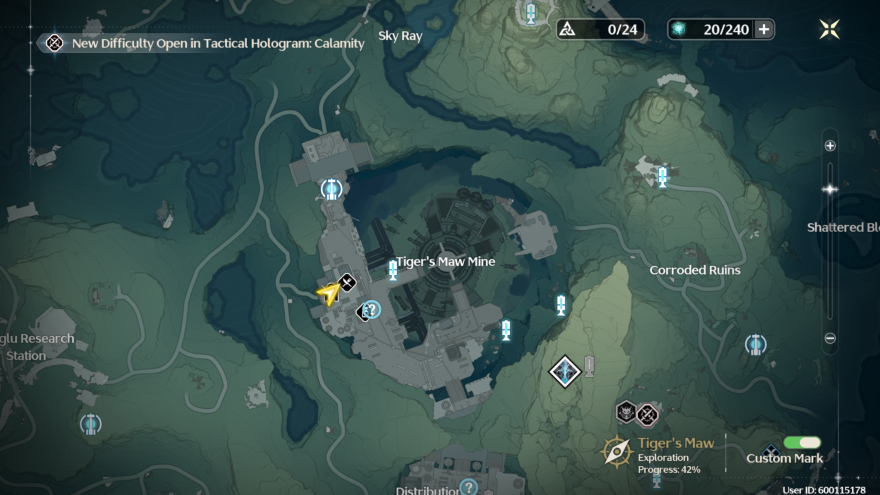This screenshot has height=495, width=880.
Task: Open Tiger's Maw exploration progress compass
Action: point(616,452)
